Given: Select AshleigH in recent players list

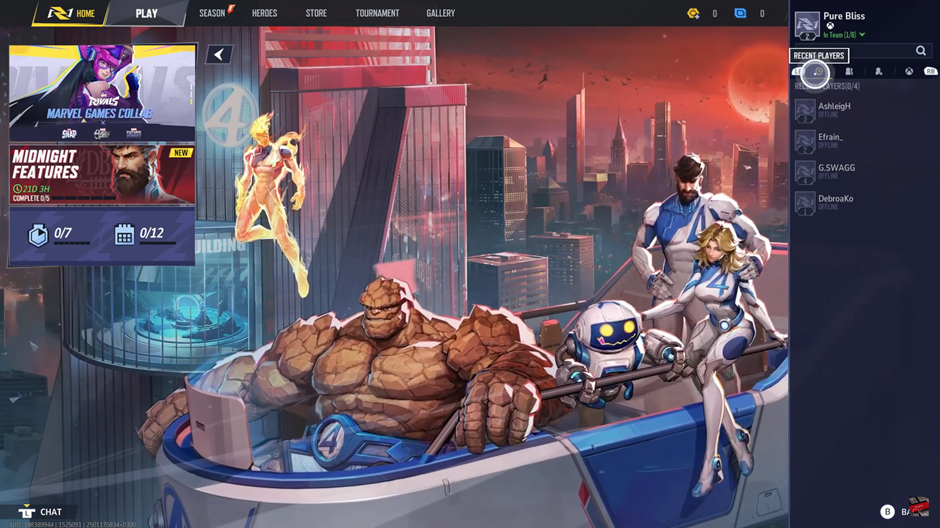Looking at the screenshot, I should pos(834,109).
